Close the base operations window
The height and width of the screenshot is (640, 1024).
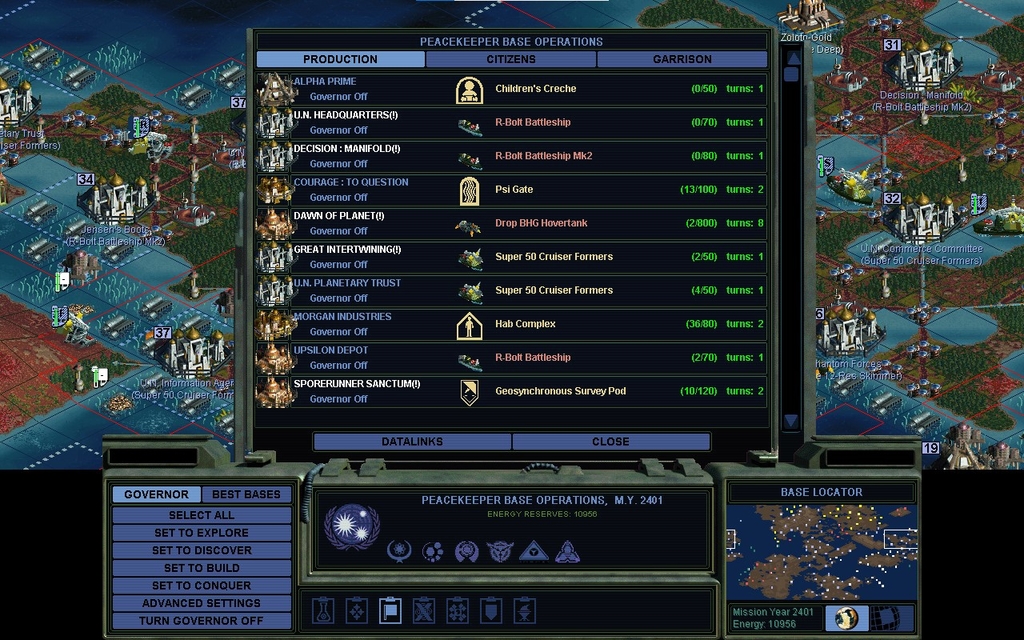click(610, 441)
